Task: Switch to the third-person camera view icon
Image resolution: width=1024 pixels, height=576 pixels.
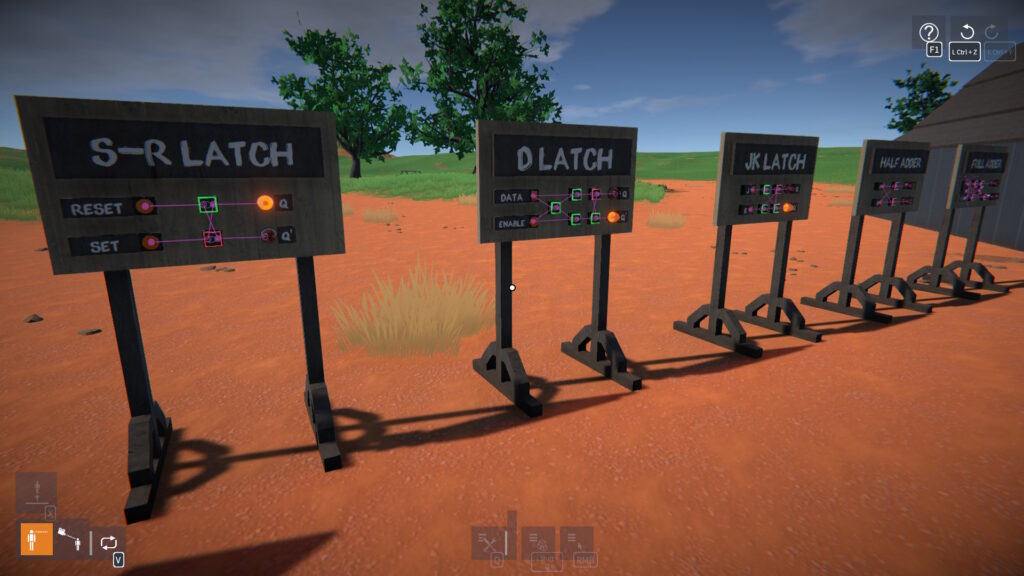Action: (71, 540)
